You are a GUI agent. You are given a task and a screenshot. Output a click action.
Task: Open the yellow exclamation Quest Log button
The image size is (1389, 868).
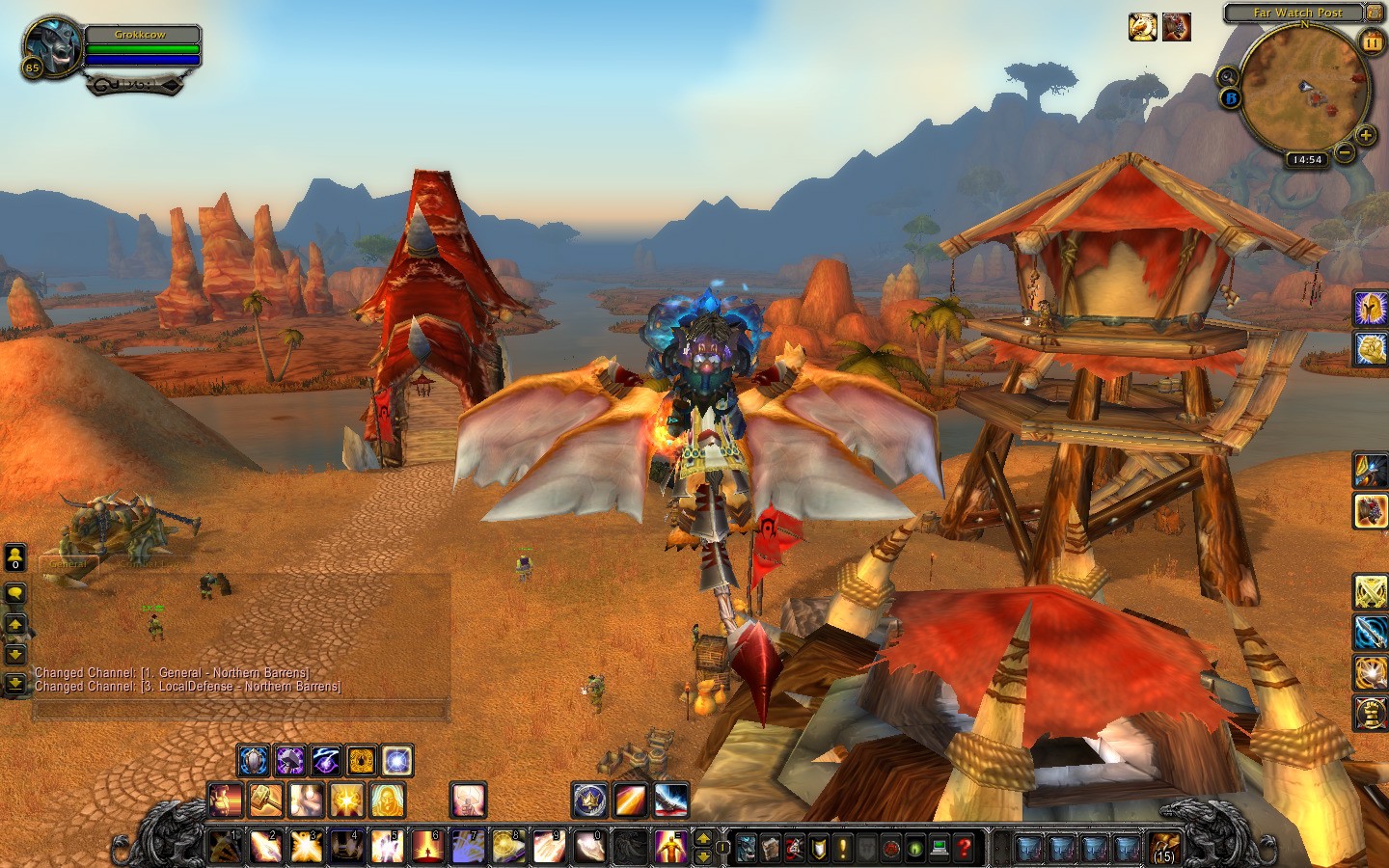tap(842, 849)
